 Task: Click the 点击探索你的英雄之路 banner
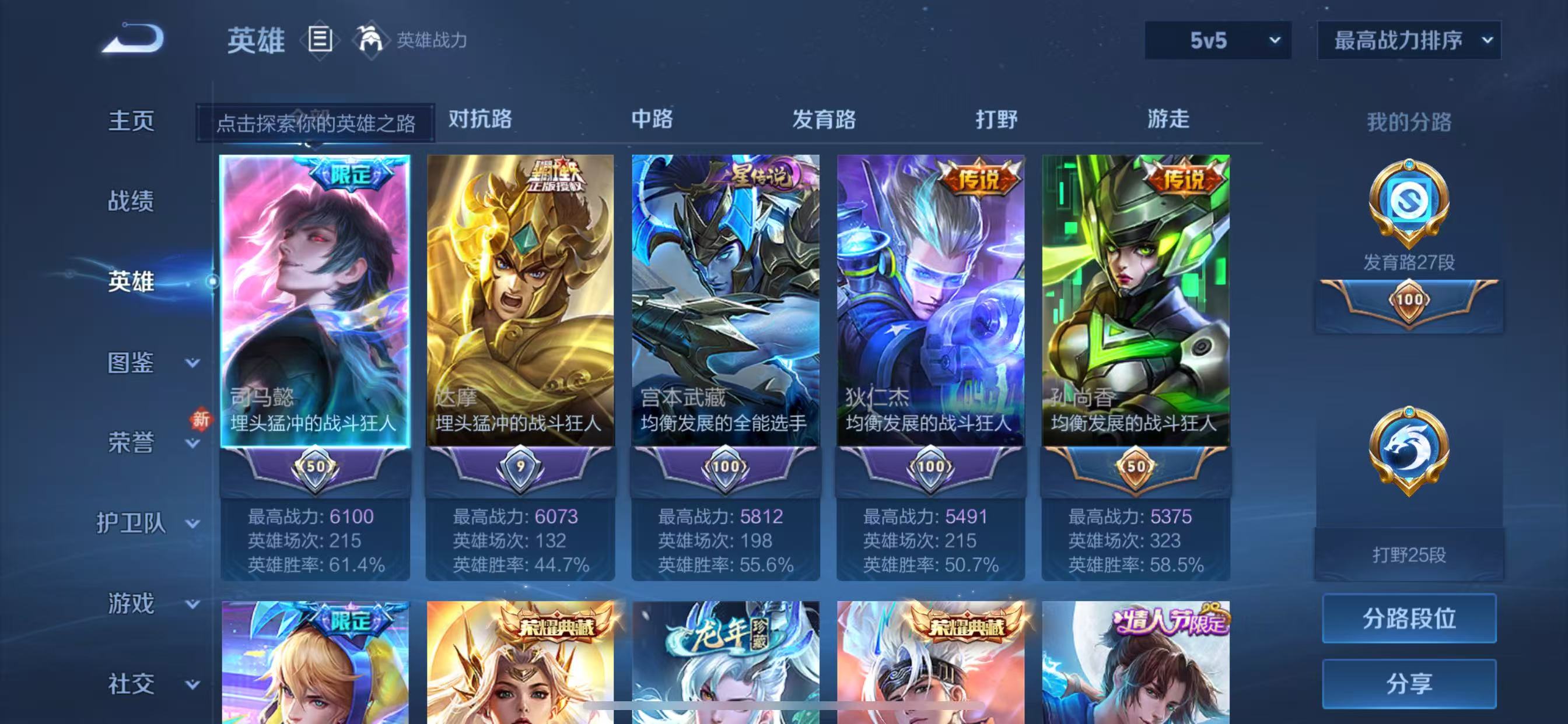point(317,122)
